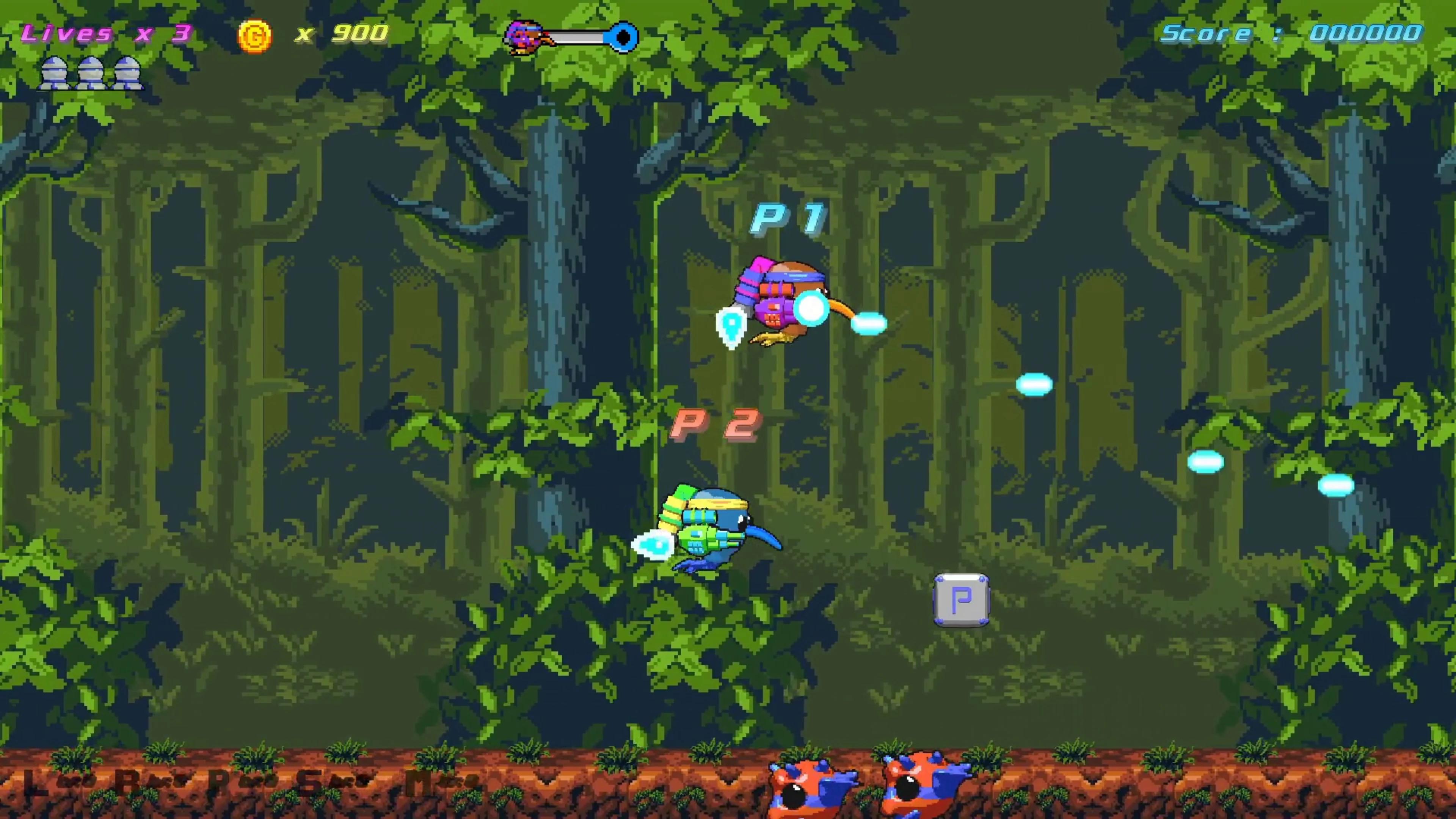Expand the faint B option on the ground
The height and width of the screenshot is (819, 1456).
[x=127, y=782]
